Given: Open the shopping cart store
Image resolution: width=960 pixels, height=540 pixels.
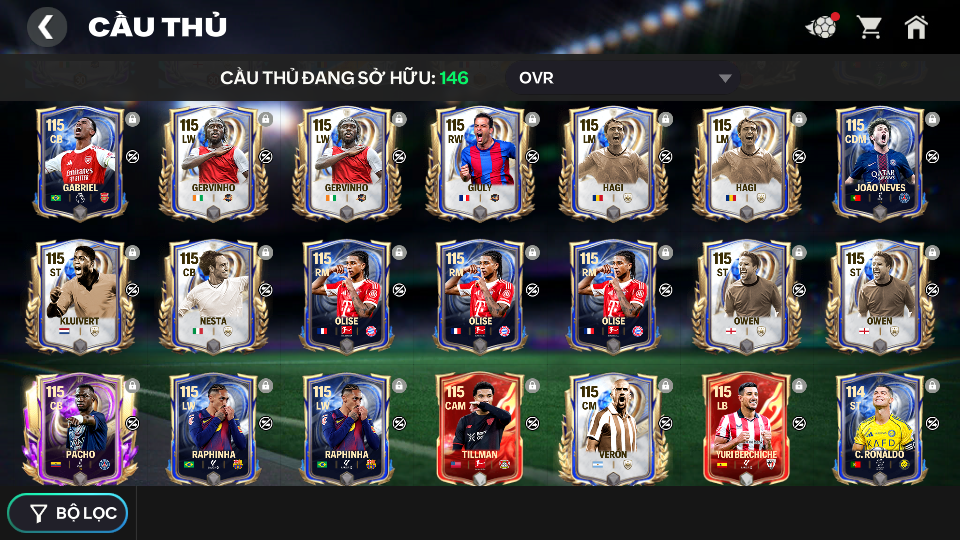Looking at the screenshot, I should [x=869, y=27].
